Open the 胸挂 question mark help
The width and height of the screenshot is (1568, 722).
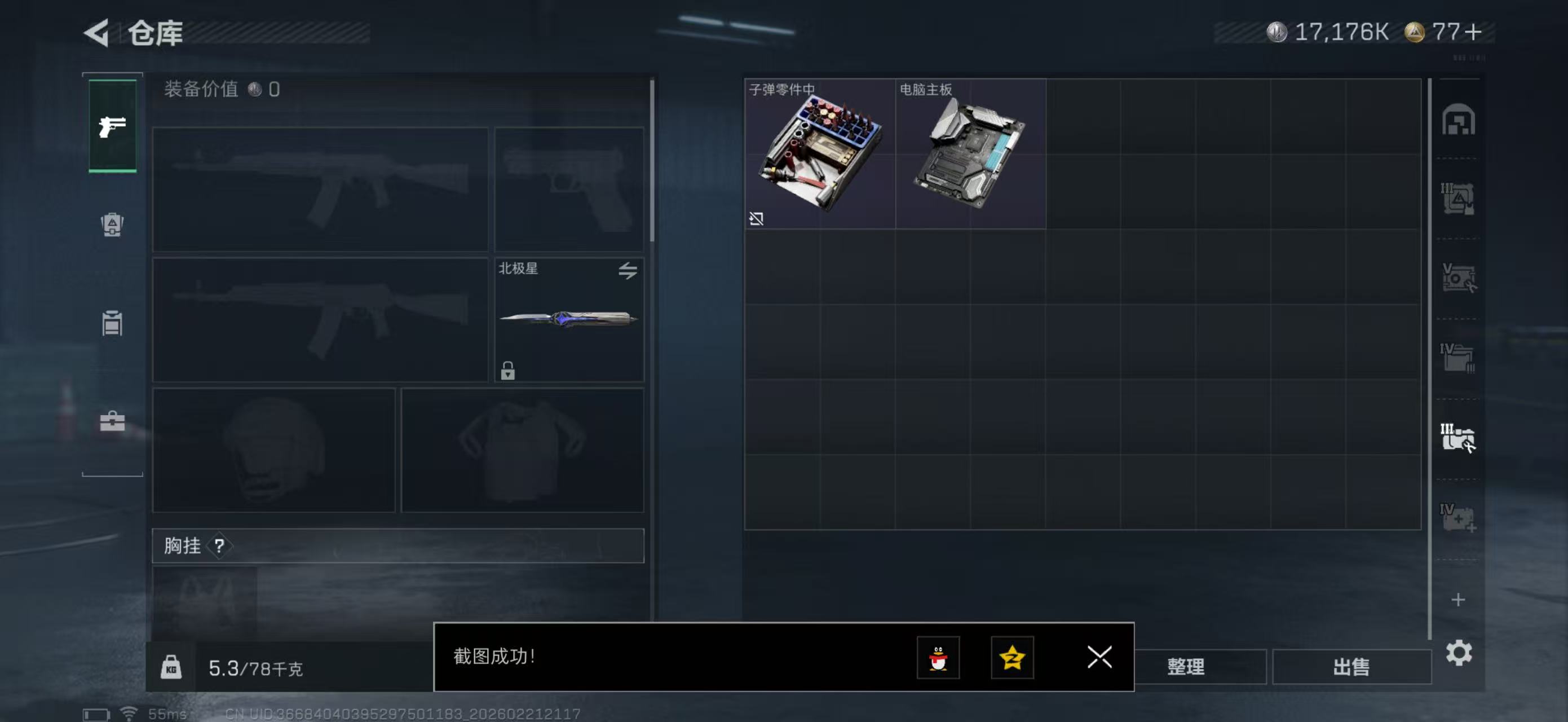coord(221,546)
